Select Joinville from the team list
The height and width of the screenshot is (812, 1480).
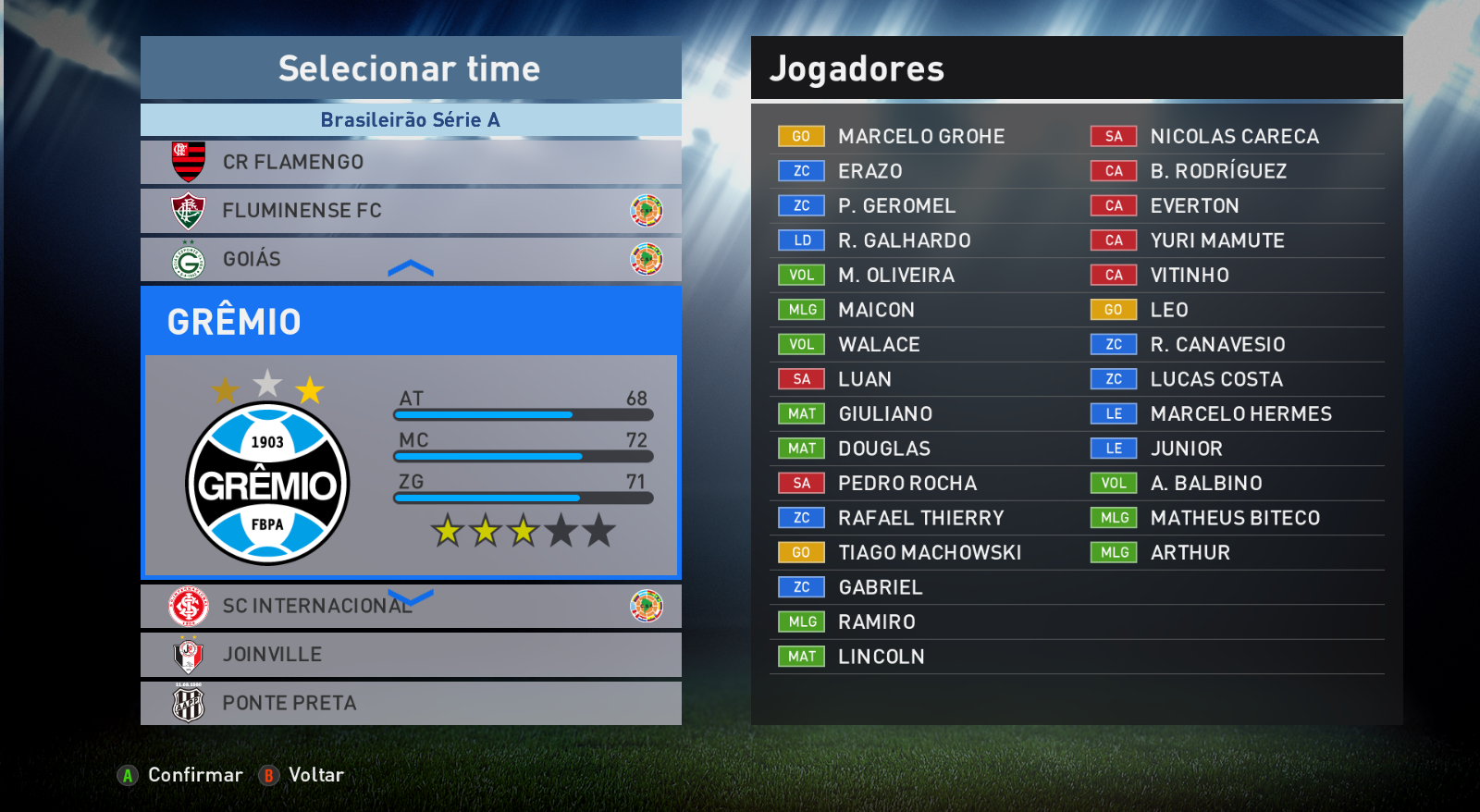pos(410,655)
